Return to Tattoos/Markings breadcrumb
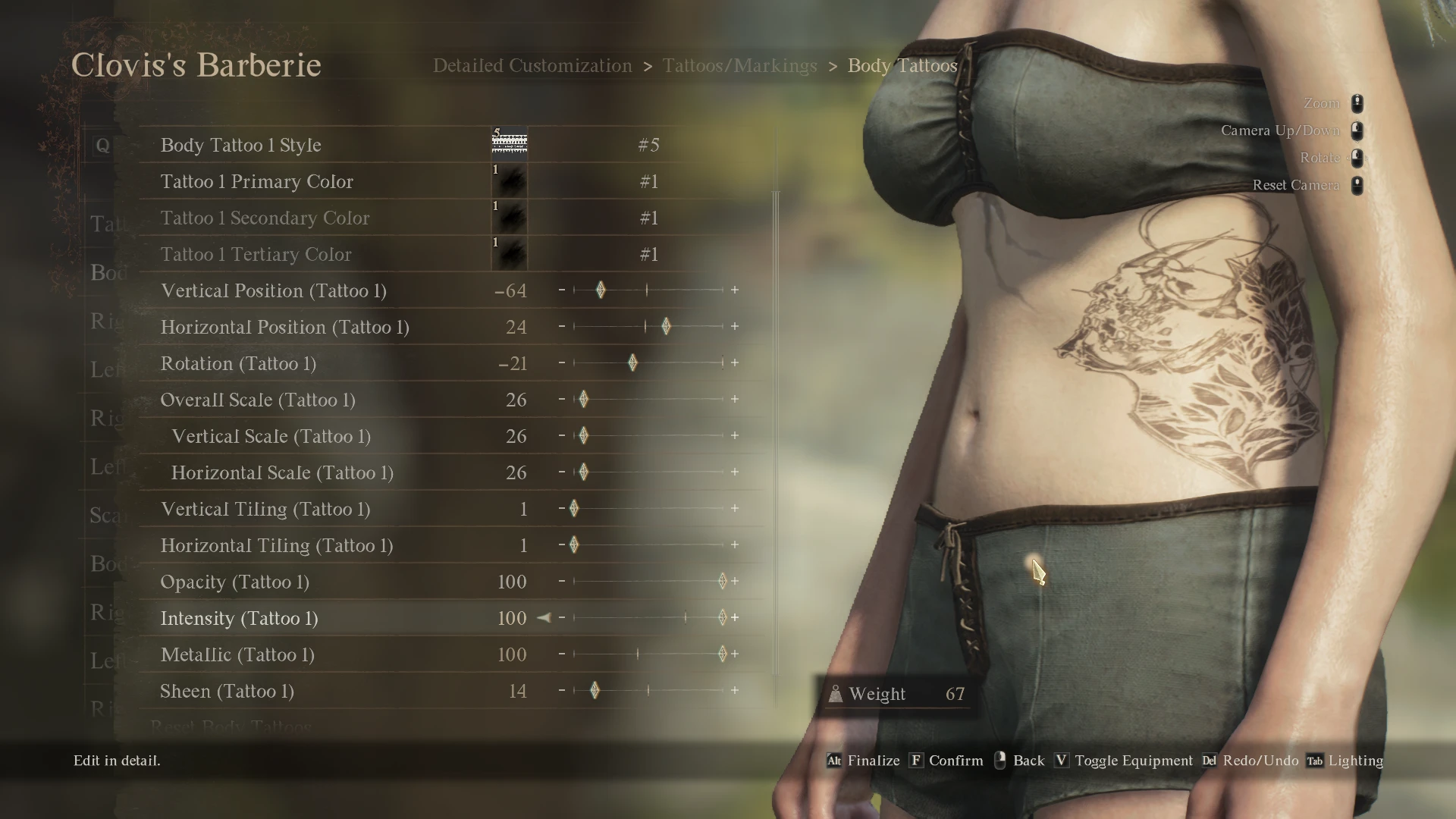 coord(739,66)
